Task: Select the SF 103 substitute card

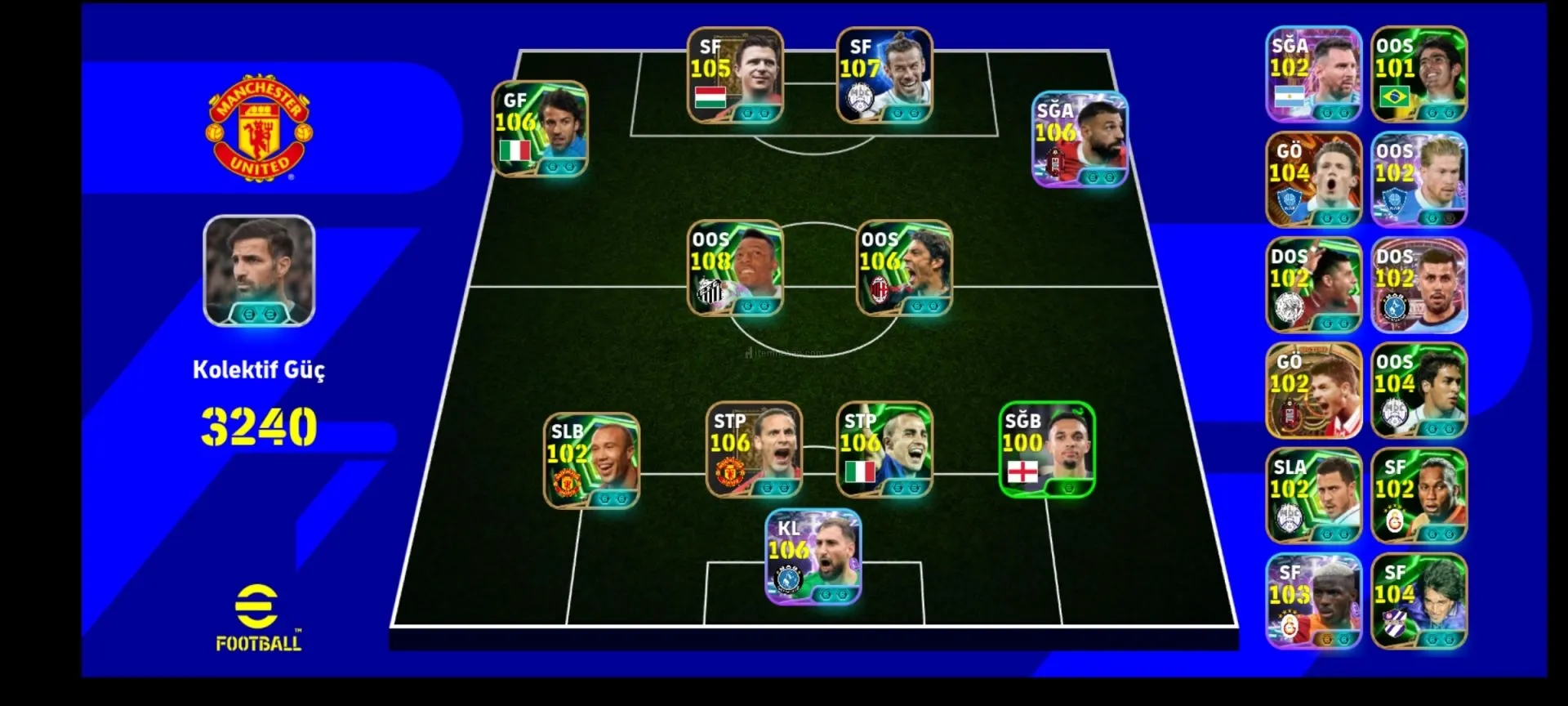Action: [1313, 601]
